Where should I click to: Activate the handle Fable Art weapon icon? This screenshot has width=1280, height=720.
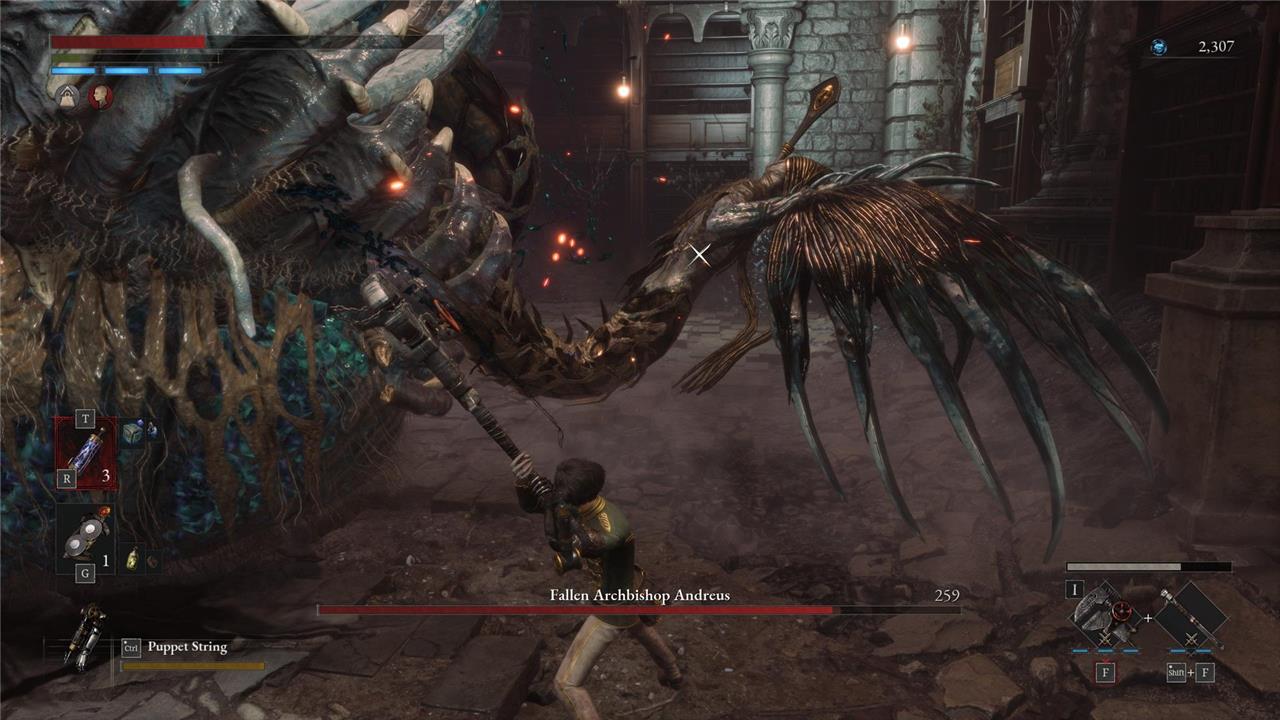point(1191,612)
